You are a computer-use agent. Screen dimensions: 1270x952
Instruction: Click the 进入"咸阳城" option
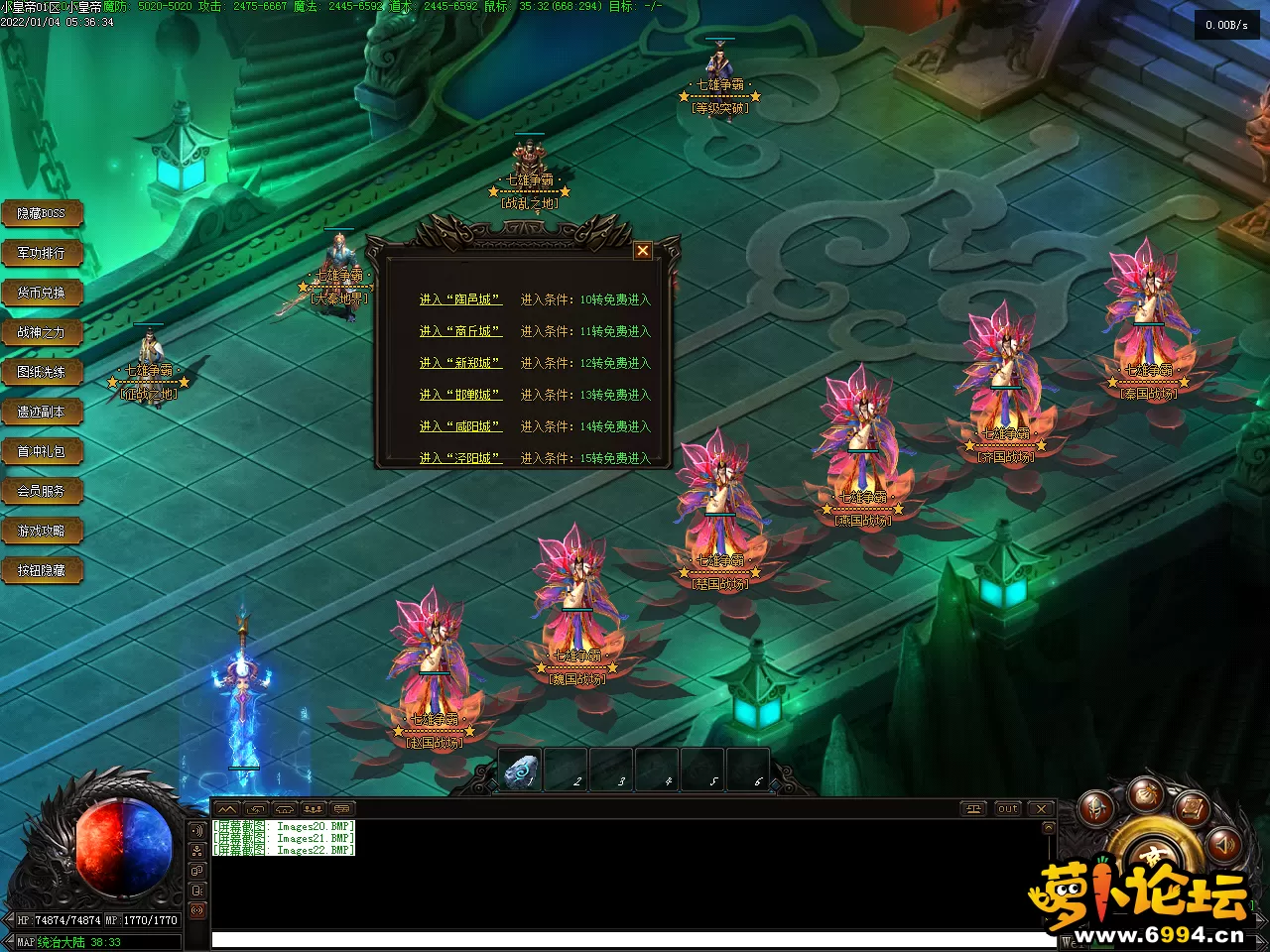(460, 426)
